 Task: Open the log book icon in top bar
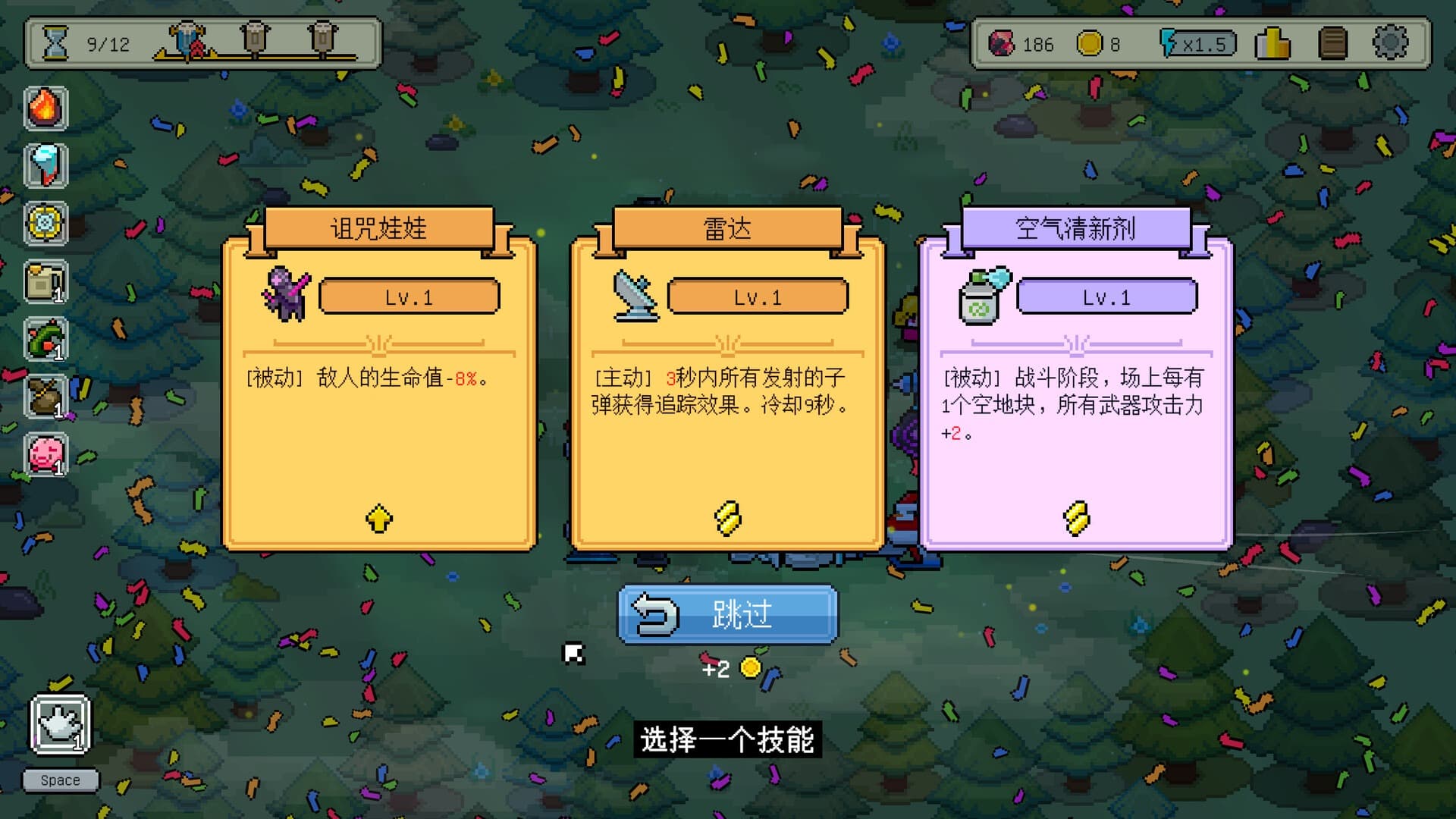coord(1332,45)
